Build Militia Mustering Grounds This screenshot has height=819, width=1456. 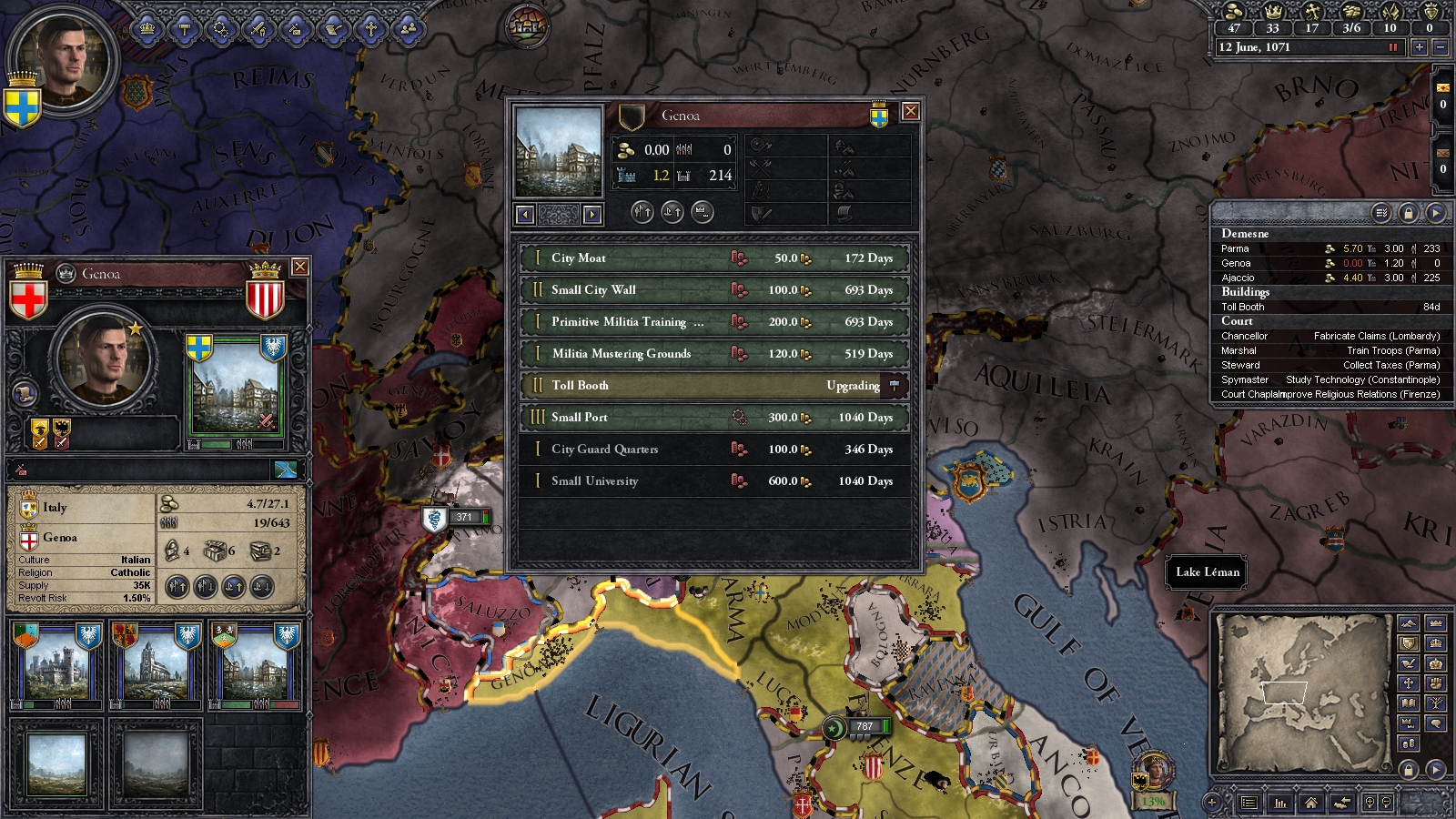pyautogui.click(x=714, y=354)
